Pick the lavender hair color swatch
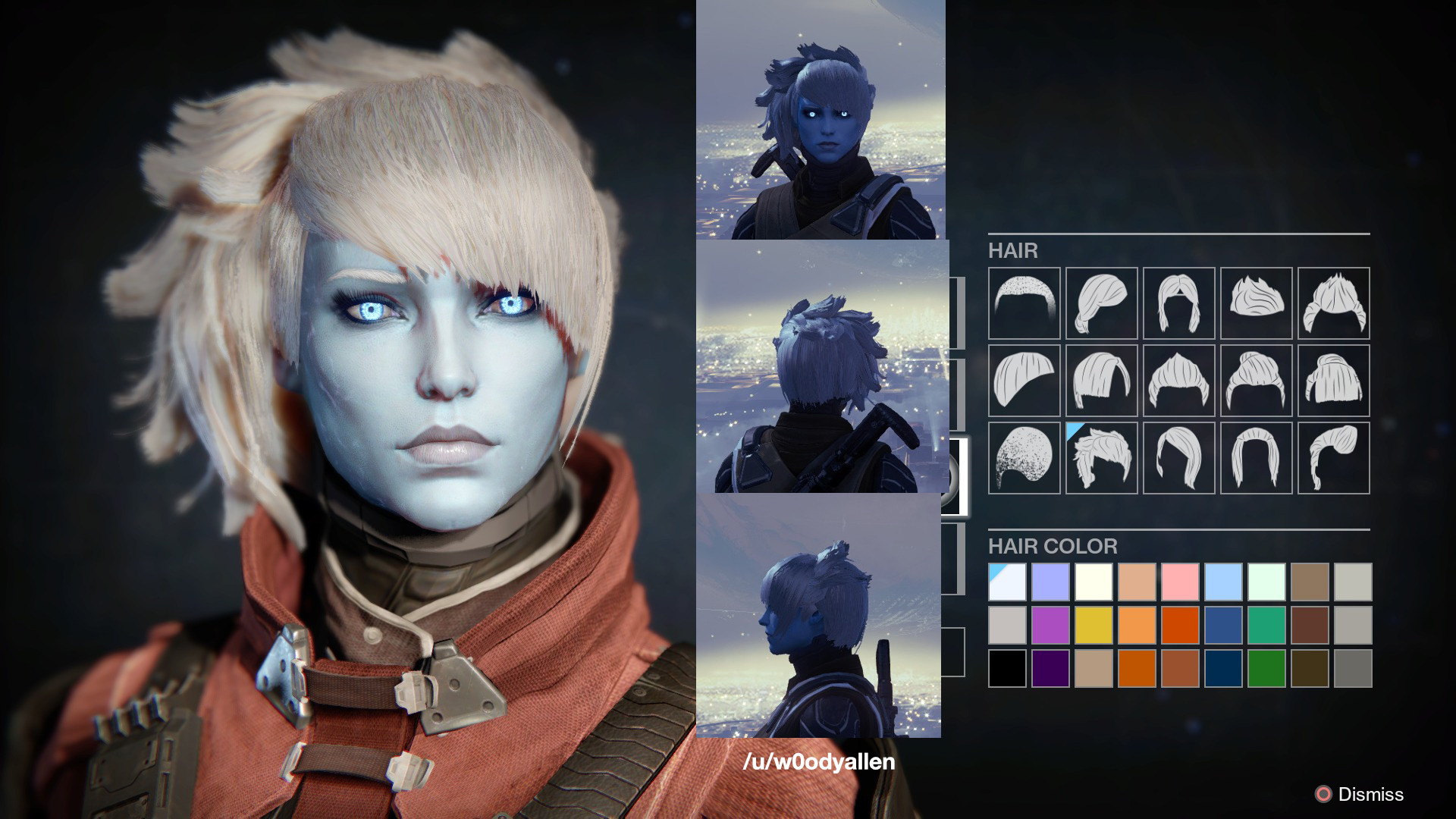Viewport: 1456px width, 819px height. (x=1050, y=582)
